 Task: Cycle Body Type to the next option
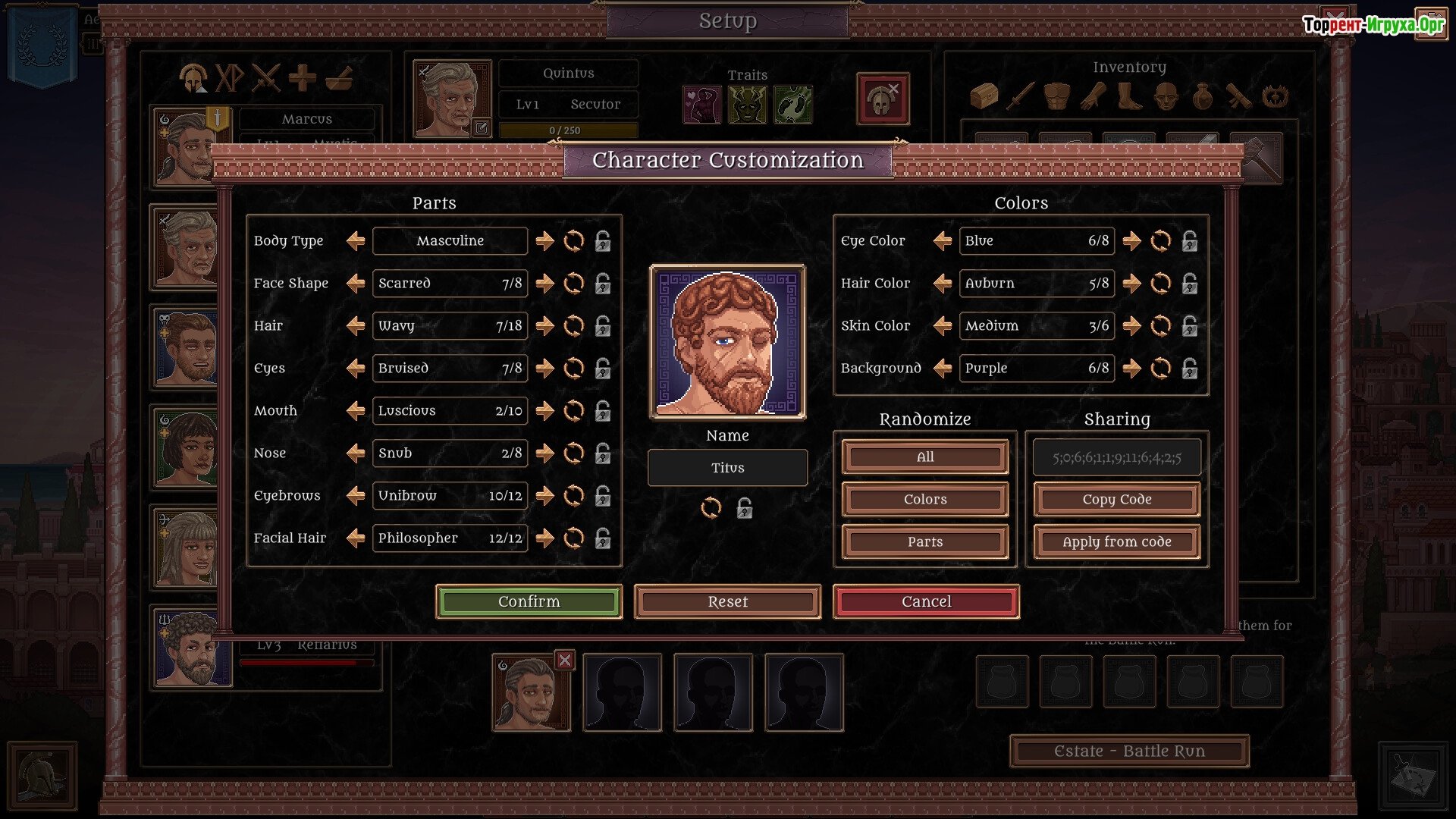[x=544, y=241]
